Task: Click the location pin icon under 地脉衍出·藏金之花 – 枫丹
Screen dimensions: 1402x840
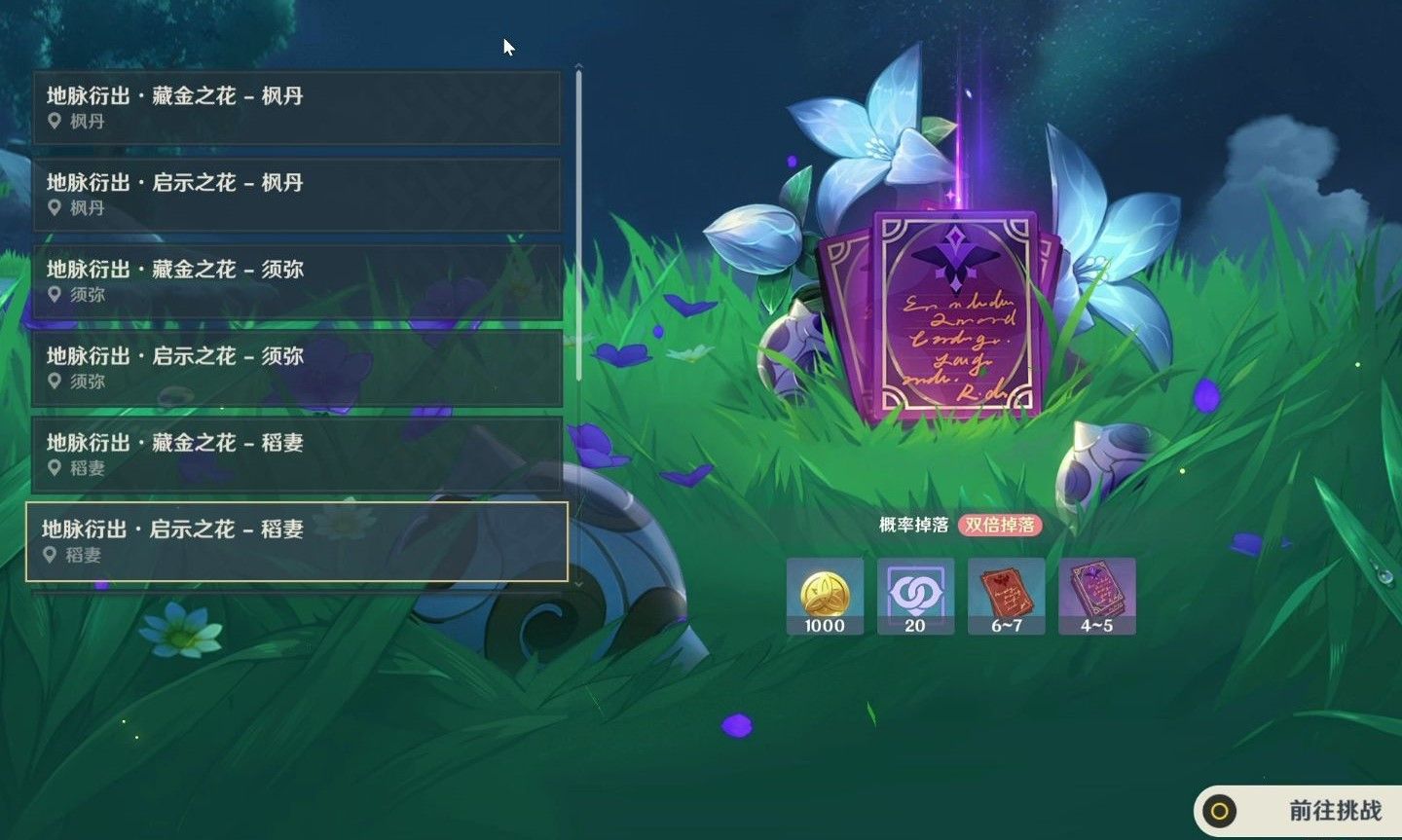Action: [x=54, y=121]
